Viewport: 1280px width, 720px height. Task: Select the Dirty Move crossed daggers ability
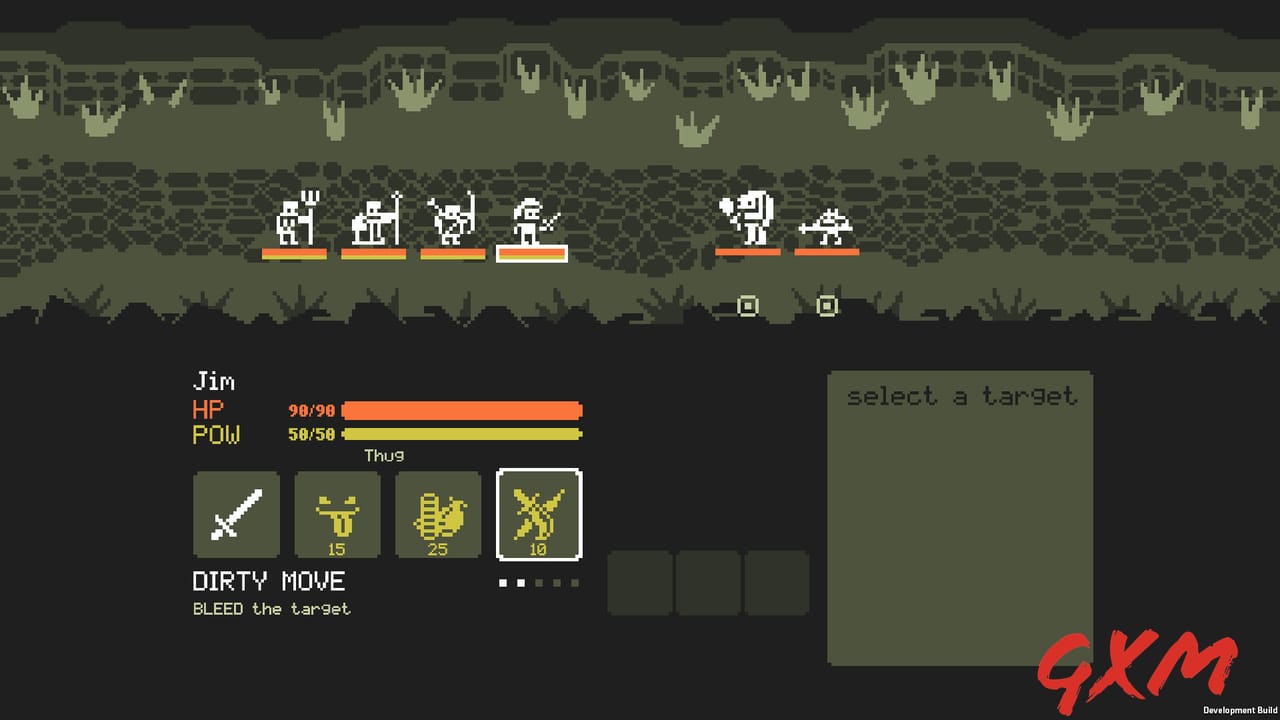pos(539,514)
